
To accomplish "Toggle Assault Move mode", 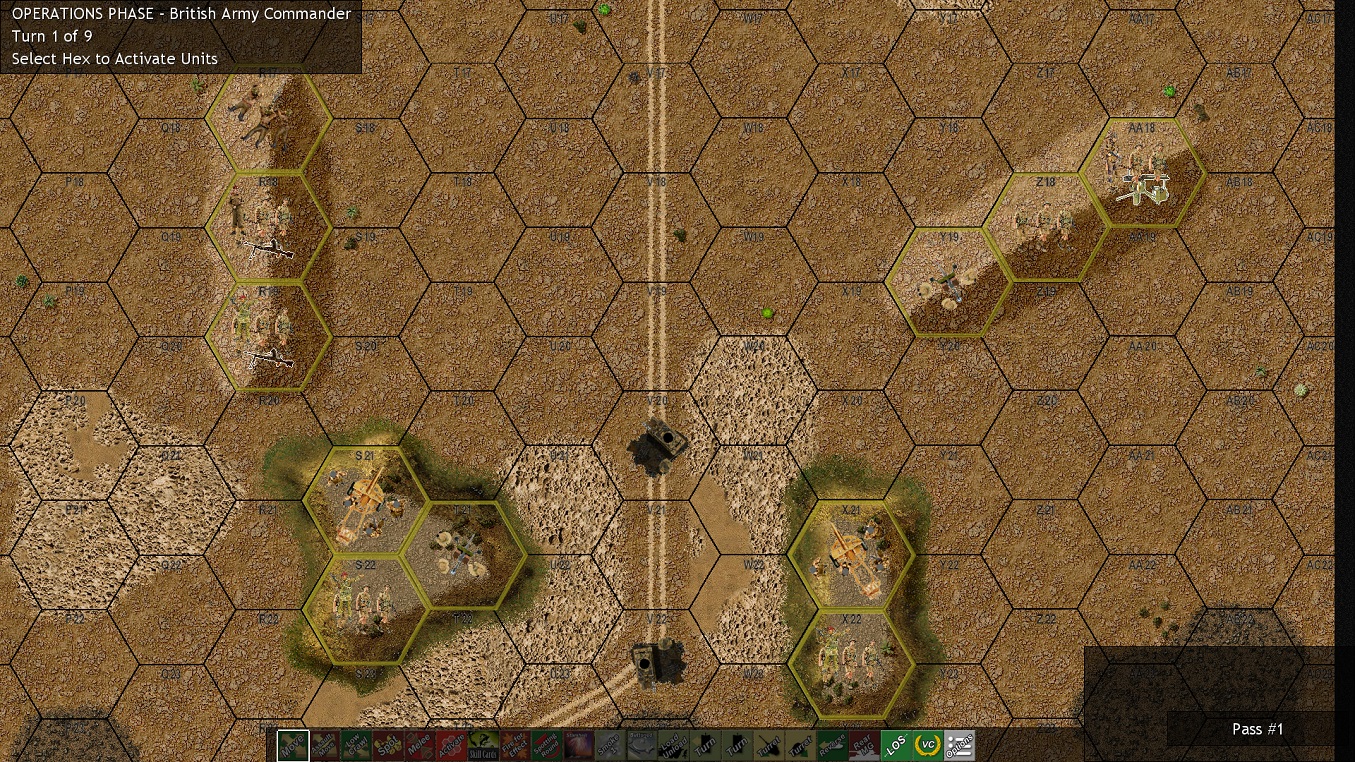I will [323, 745].
